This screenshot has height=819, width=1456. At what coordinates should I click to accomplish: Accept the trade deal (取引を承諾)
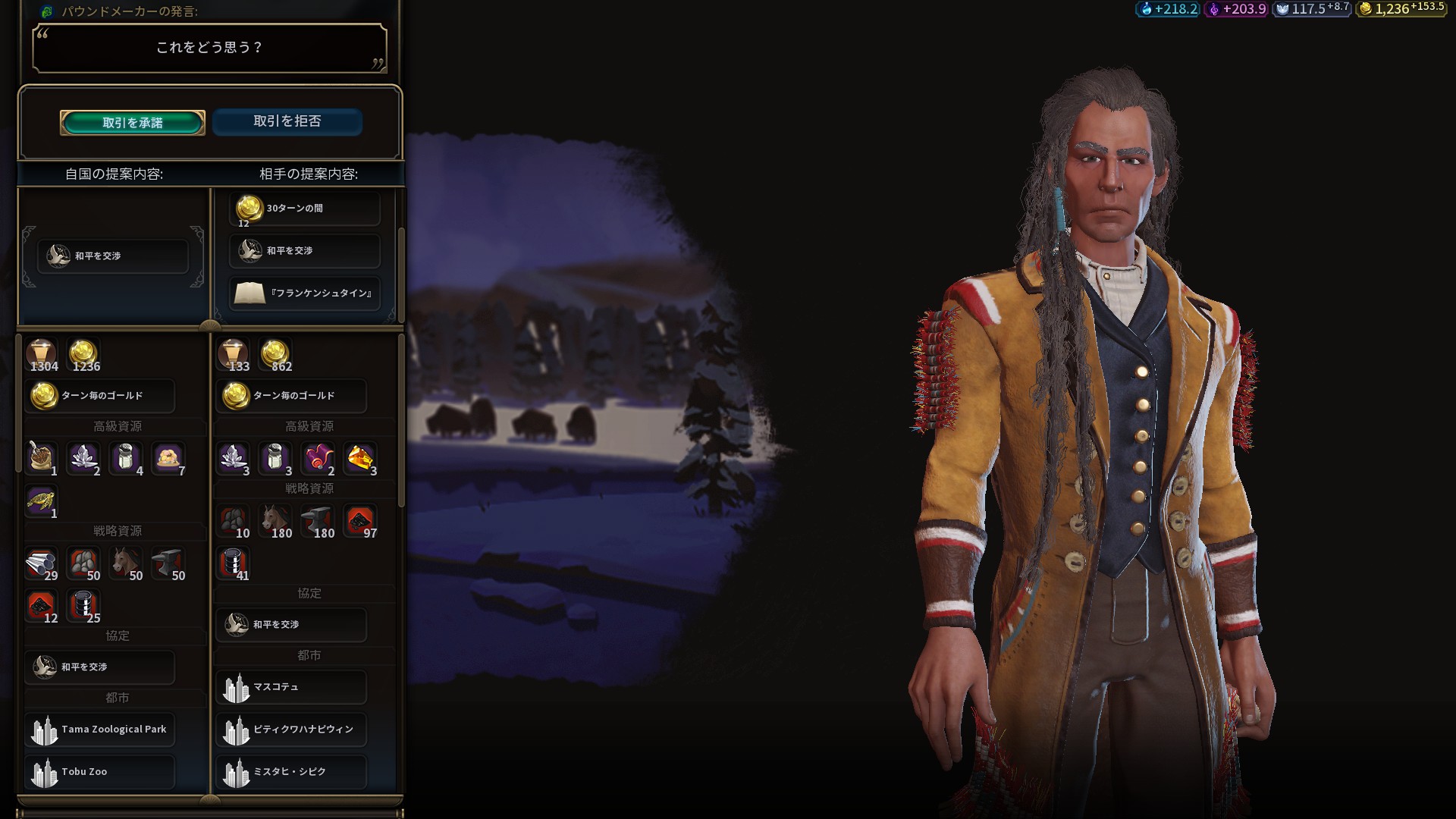point(133,123)
